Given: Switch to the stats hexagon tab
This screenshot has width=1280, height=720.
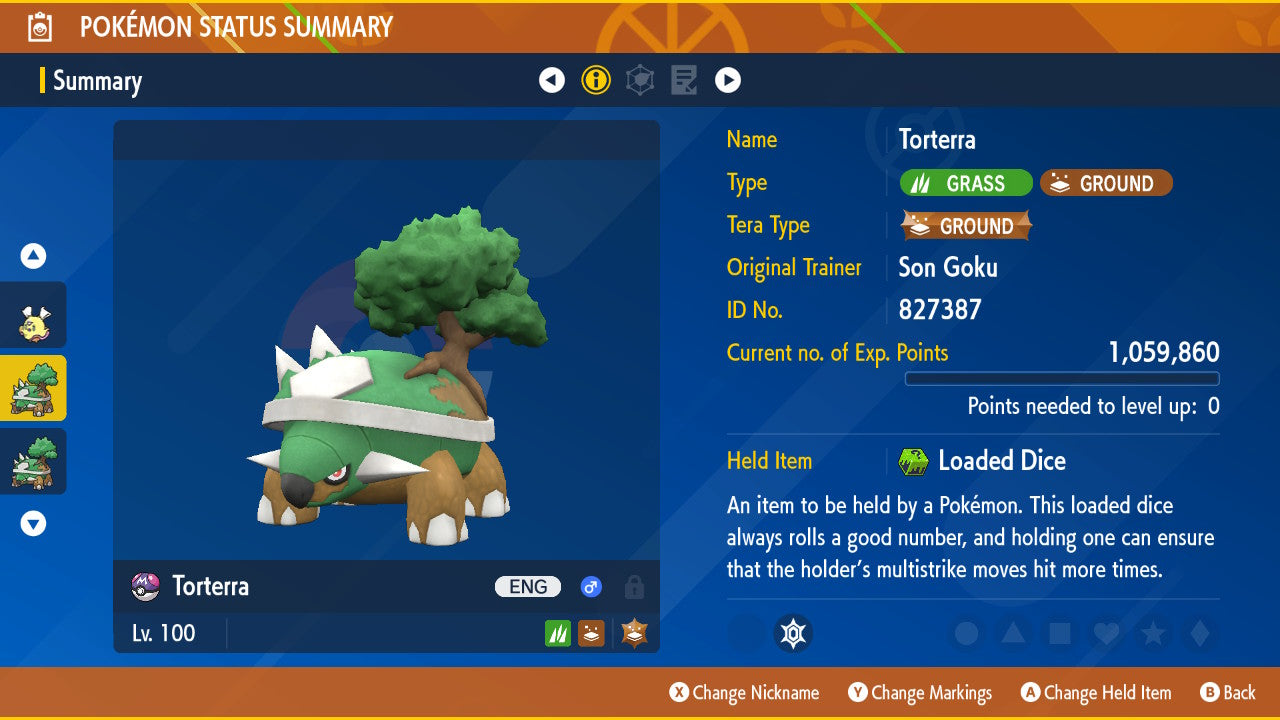Looking at the screenshot, I should point(640,80).
